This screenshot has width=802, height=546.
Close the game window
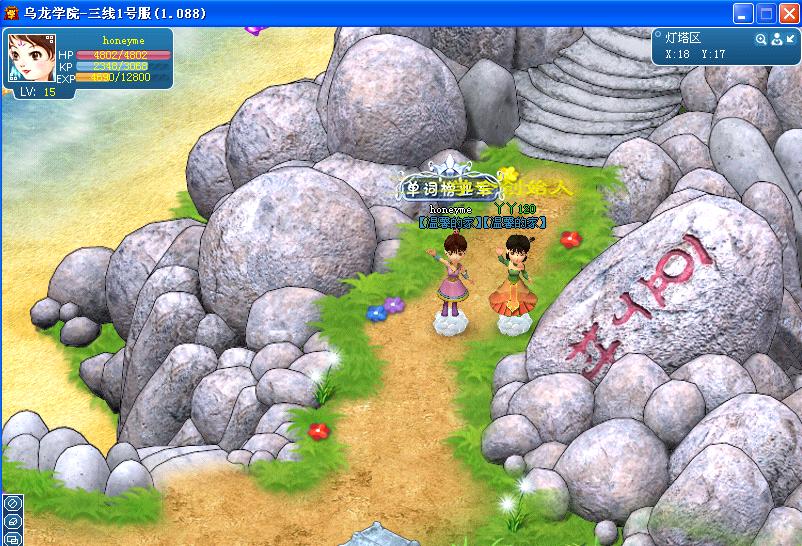(787, 14)
